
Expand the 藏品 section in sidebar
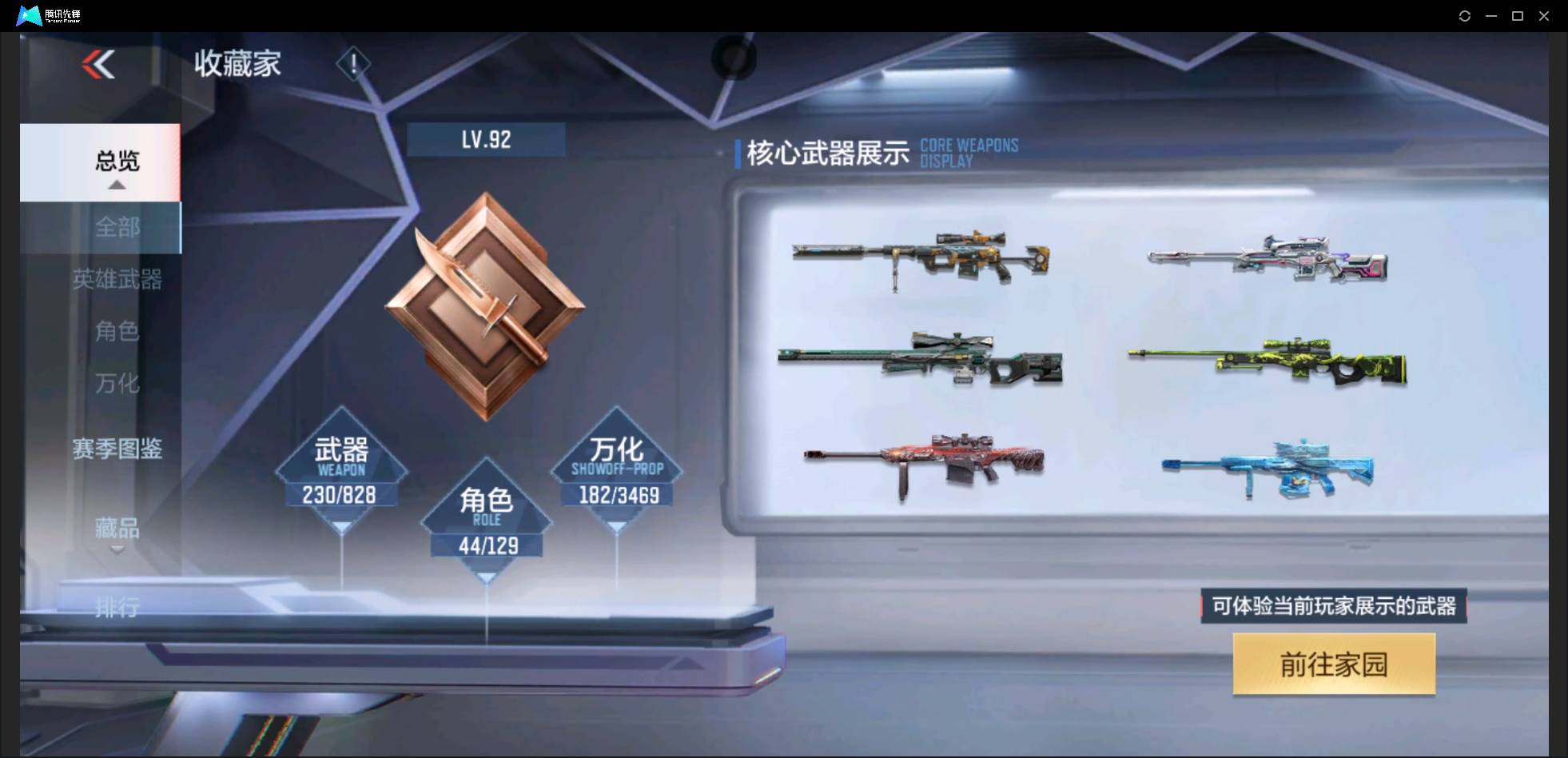(118, 529)
